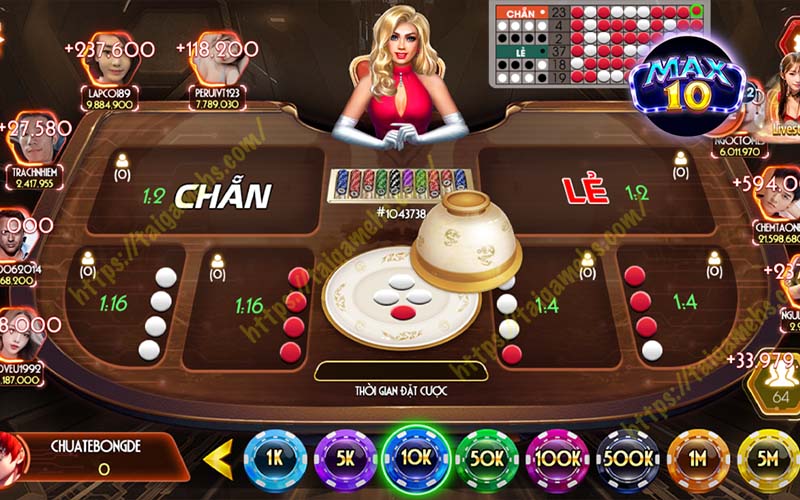Choose the 100K chip

pyautogui.click(x=557, y=459)
